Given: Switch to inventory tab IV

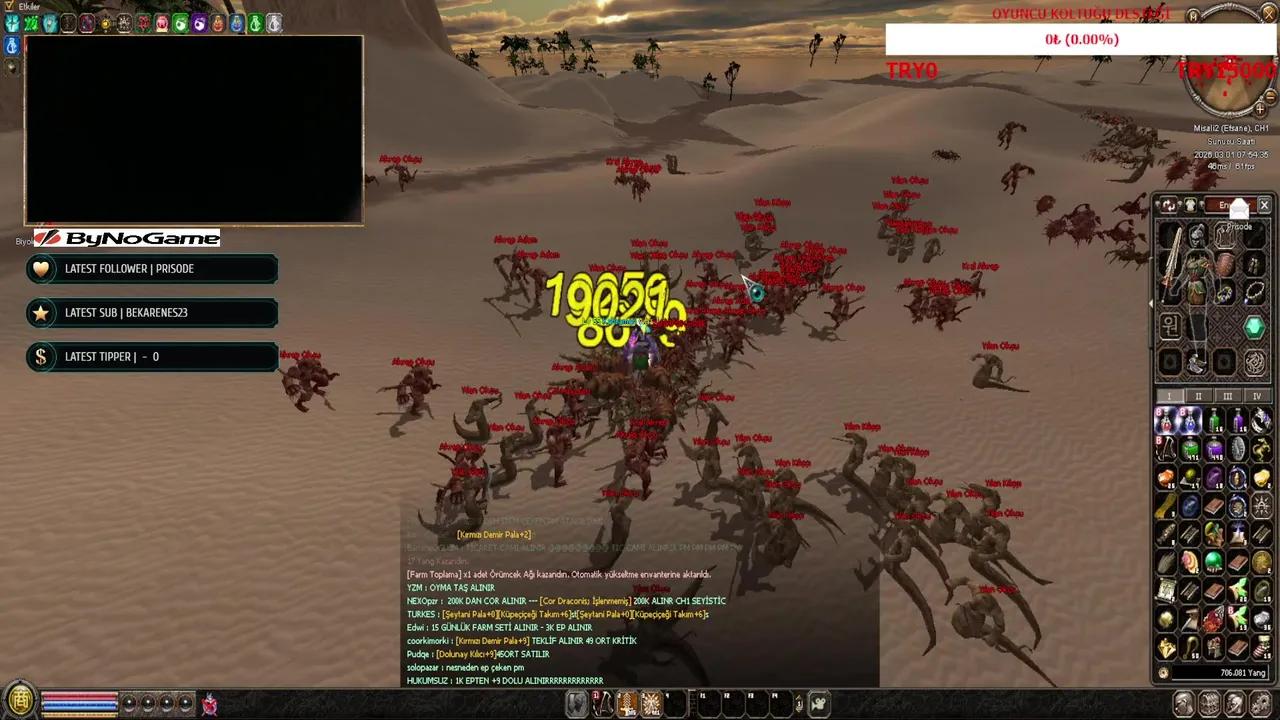Looking at the screenshot, I should coord(1257,396).
